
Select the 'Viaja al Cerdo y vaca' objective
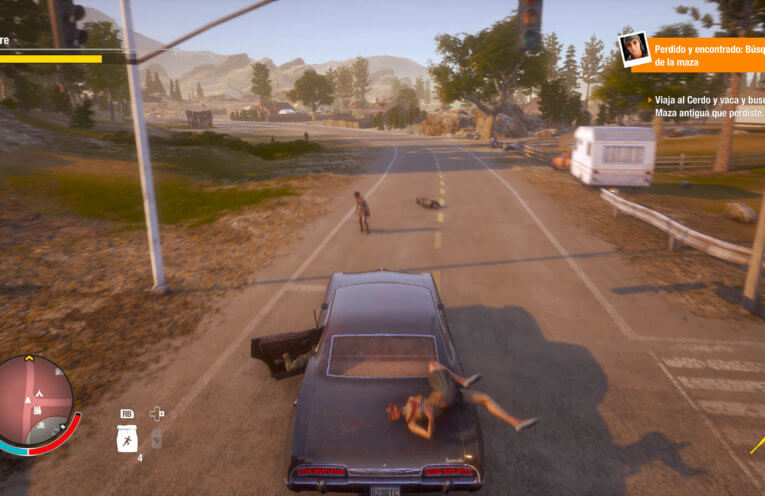(707, 107)
